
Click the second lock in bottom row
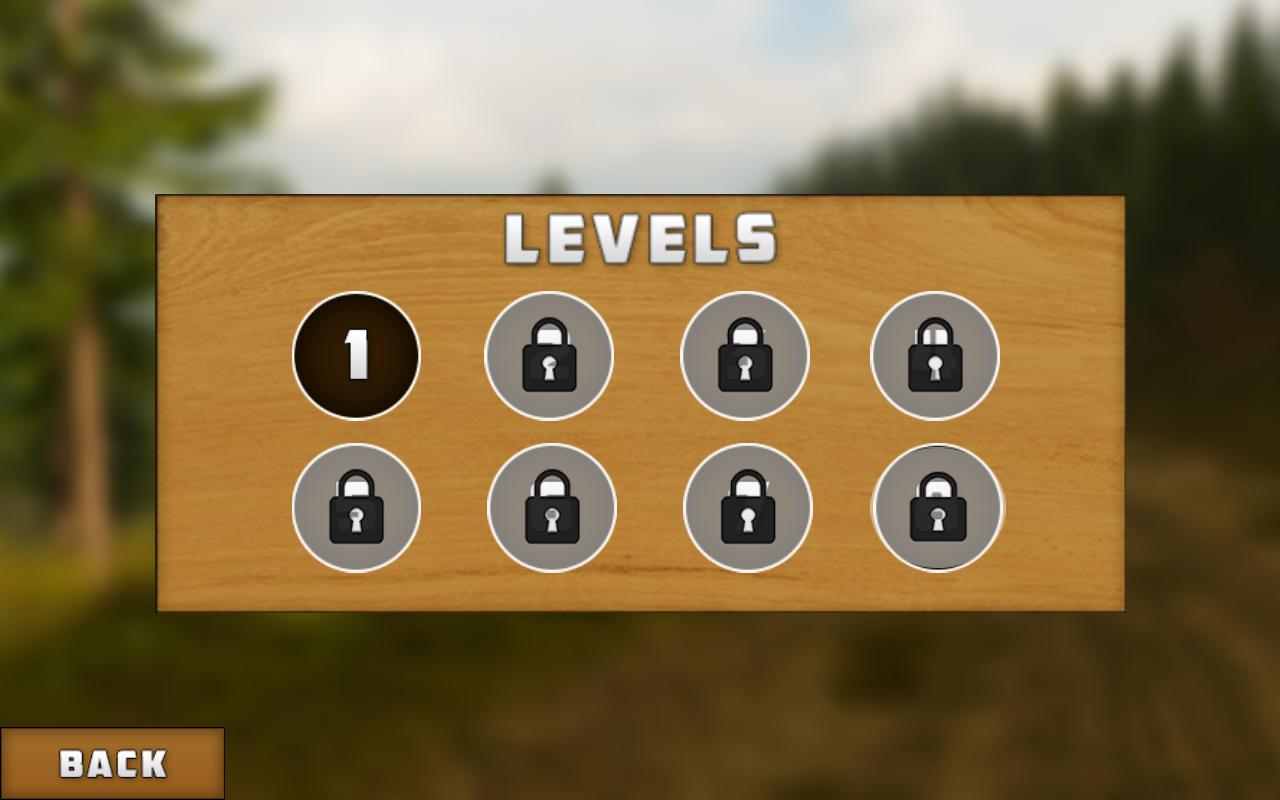[x=549, y=508]
